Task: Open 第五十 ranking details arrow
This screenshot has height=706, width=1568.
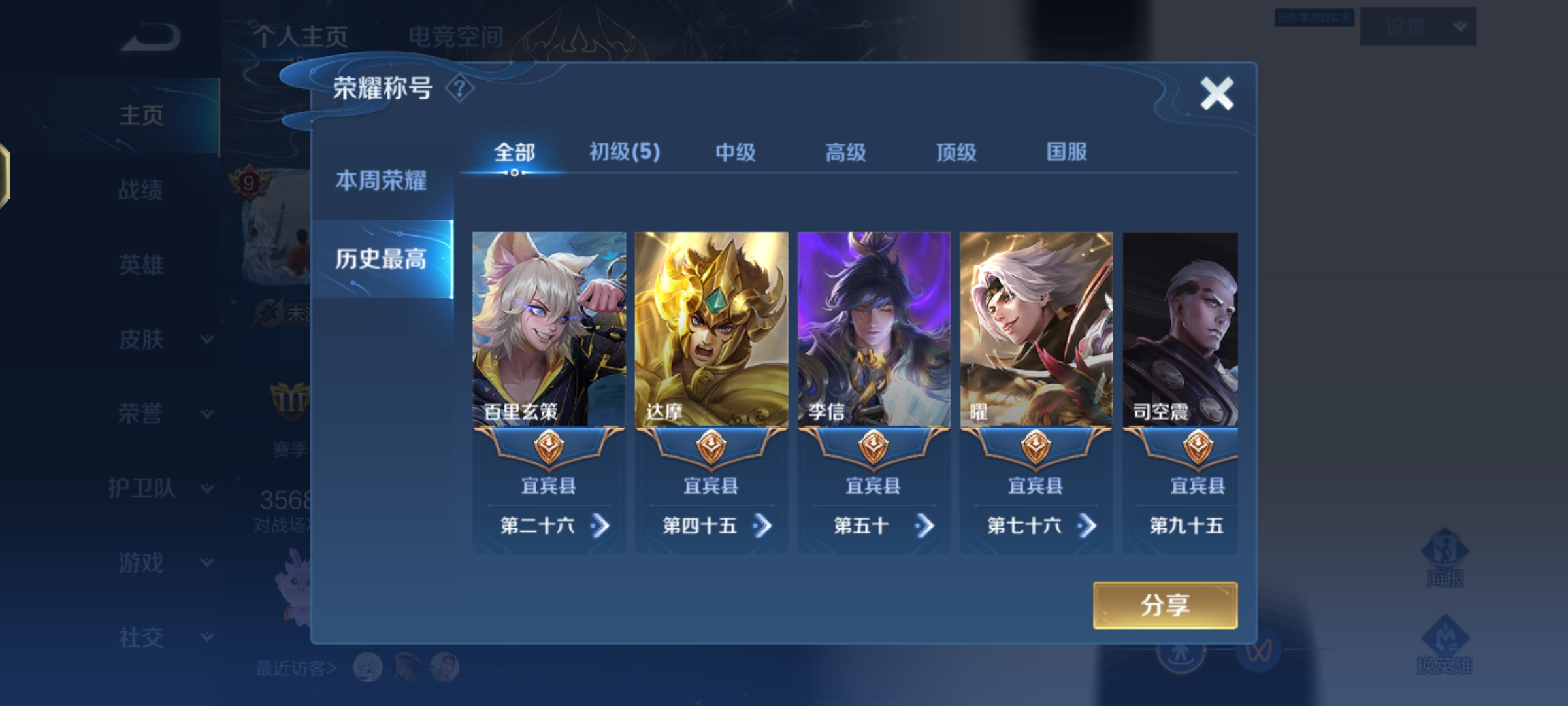Action: (924, 526)
